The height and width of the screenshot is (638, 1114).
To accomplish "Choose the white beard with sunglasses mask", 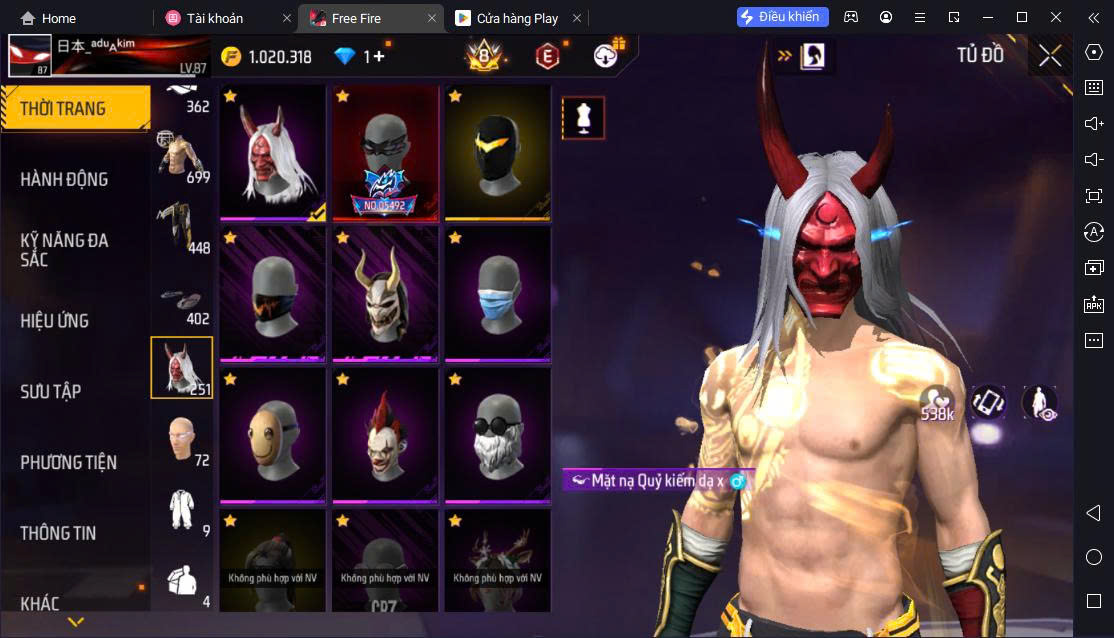I will [497, 436].
